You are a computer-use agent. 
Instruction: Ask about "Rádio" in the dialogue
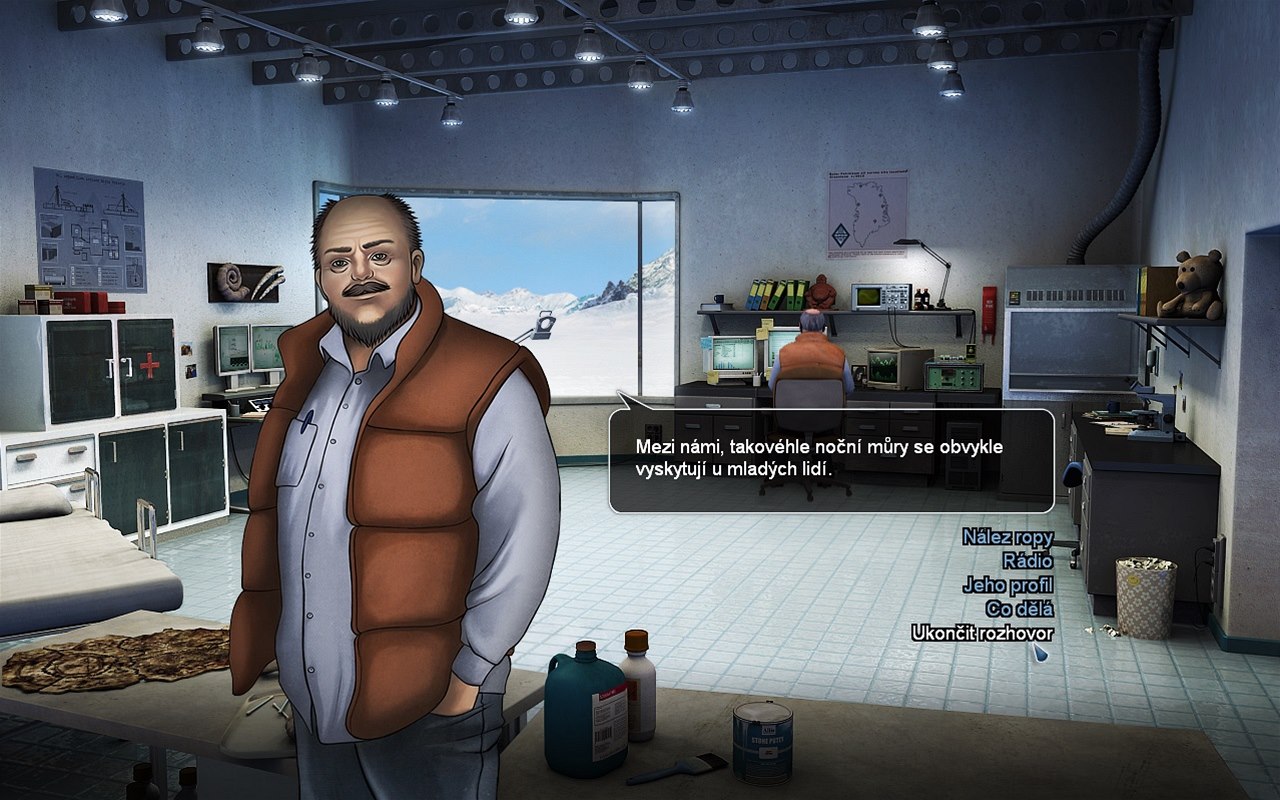(1026, 561)
